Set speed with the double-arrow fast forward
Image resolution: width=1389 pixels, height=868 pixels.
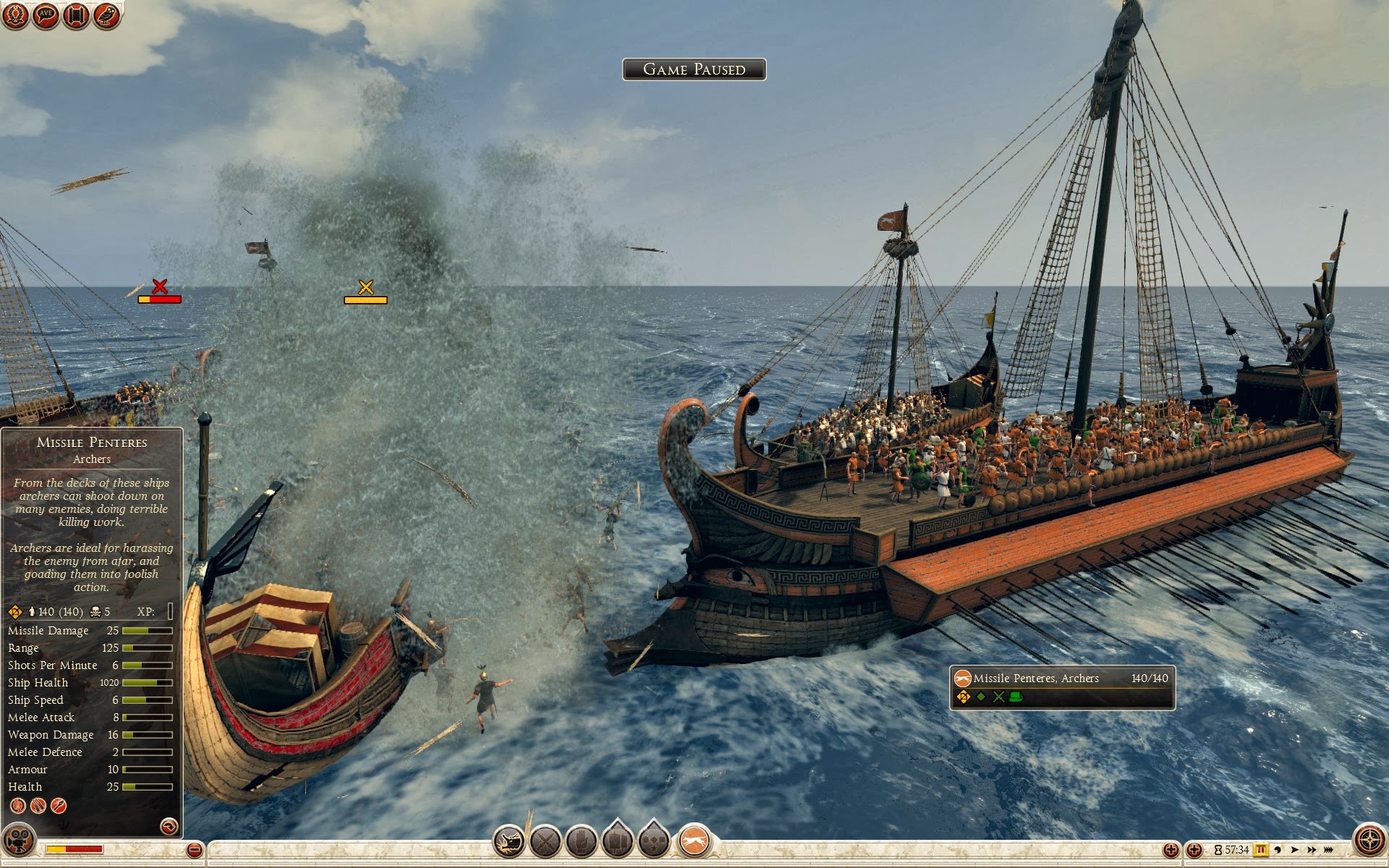(x=1312, y=850)
